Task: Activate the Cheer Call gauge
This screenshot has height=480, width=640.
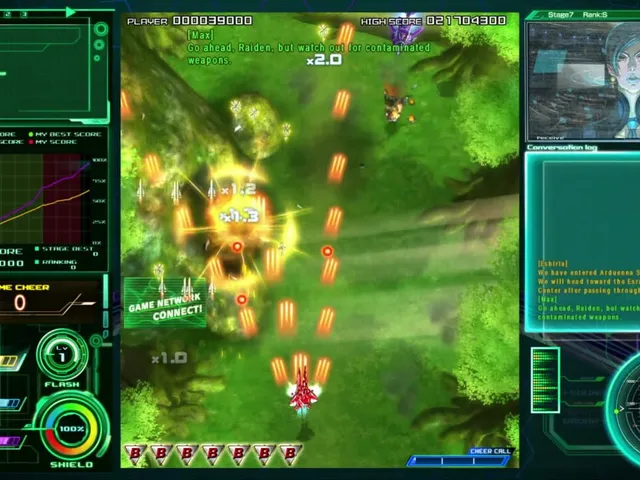Action: (x=459, y=460)
